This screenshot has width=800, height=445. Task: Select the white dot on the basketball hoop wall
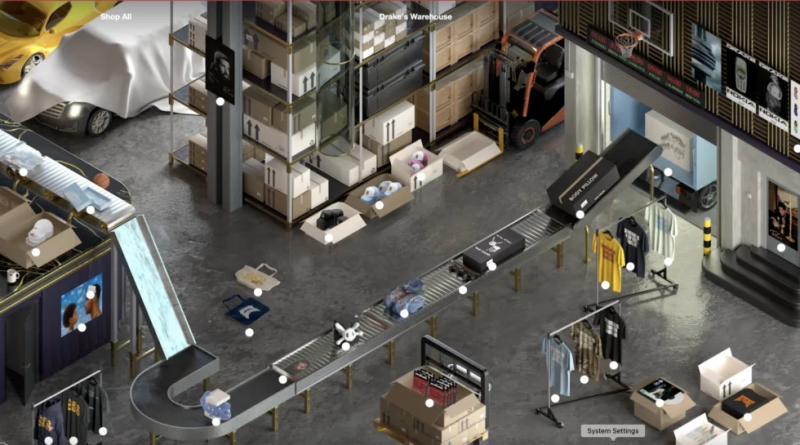point(796,148)
